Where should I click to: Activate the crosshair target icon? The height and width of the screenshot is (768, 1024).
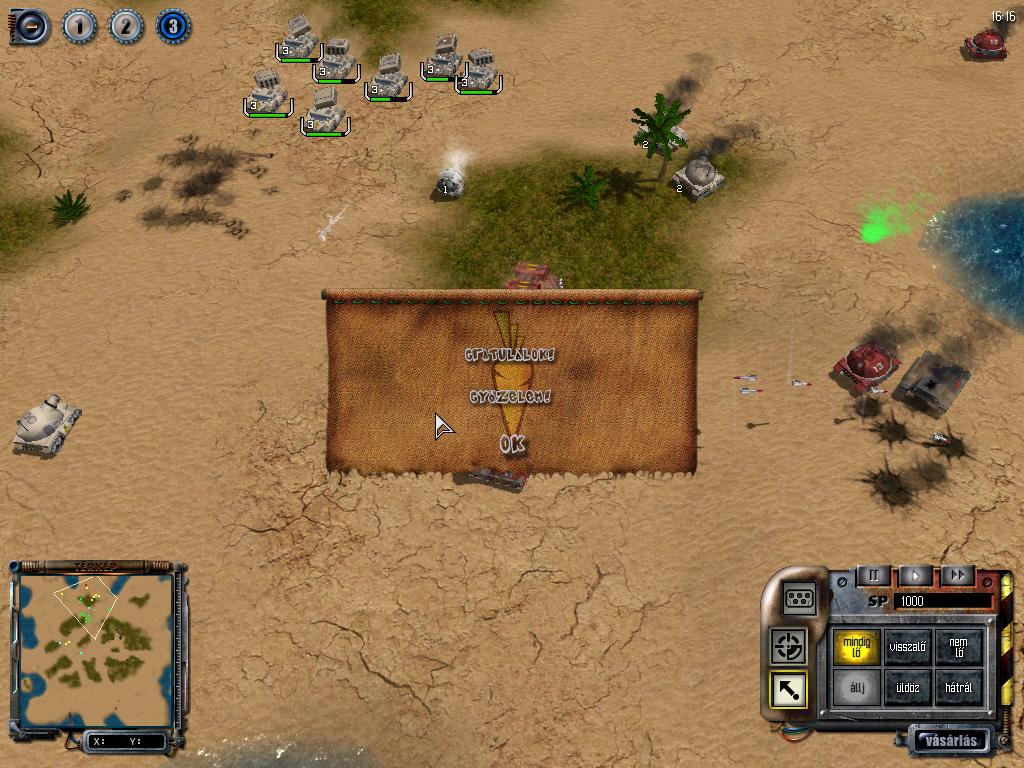pos(789,646)
